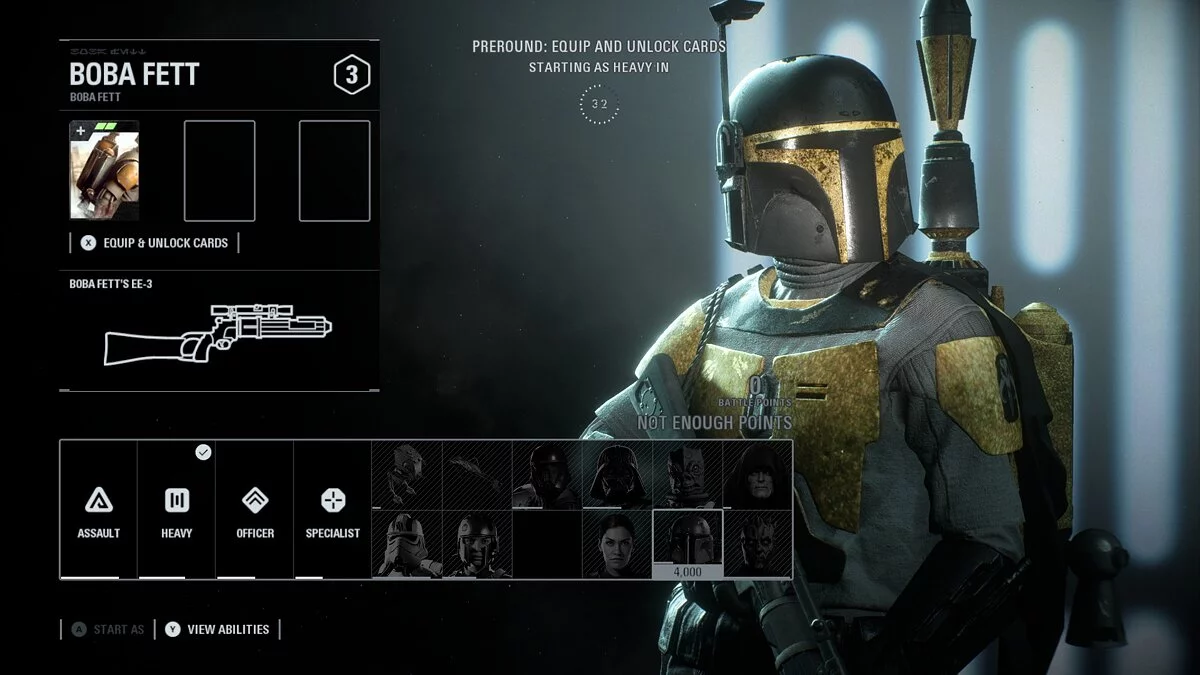The height and width of the screenshot is (675, 1200).
Task: Choose the pilot-helmet trooper portrait
Action: click(476, 544)
